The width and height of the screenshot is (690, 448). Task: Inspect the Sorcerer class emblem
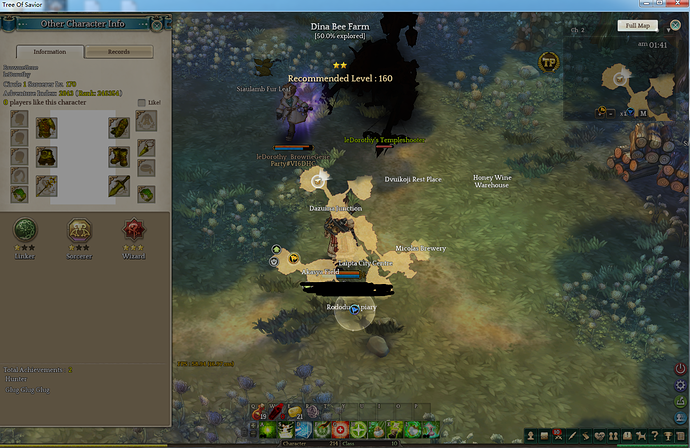(79, 229)
